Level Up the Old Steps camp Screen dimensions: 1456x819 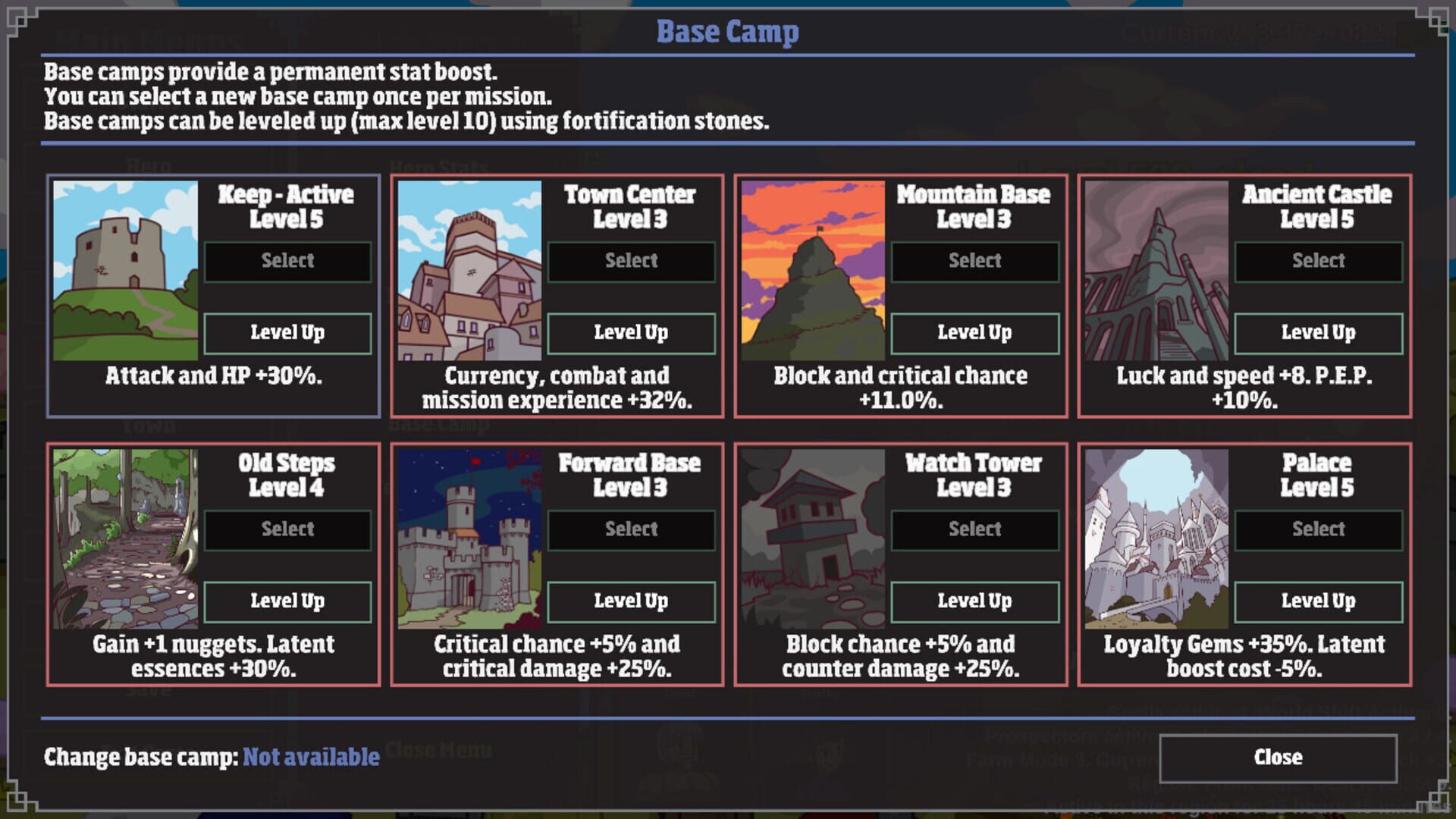[287, 601]
